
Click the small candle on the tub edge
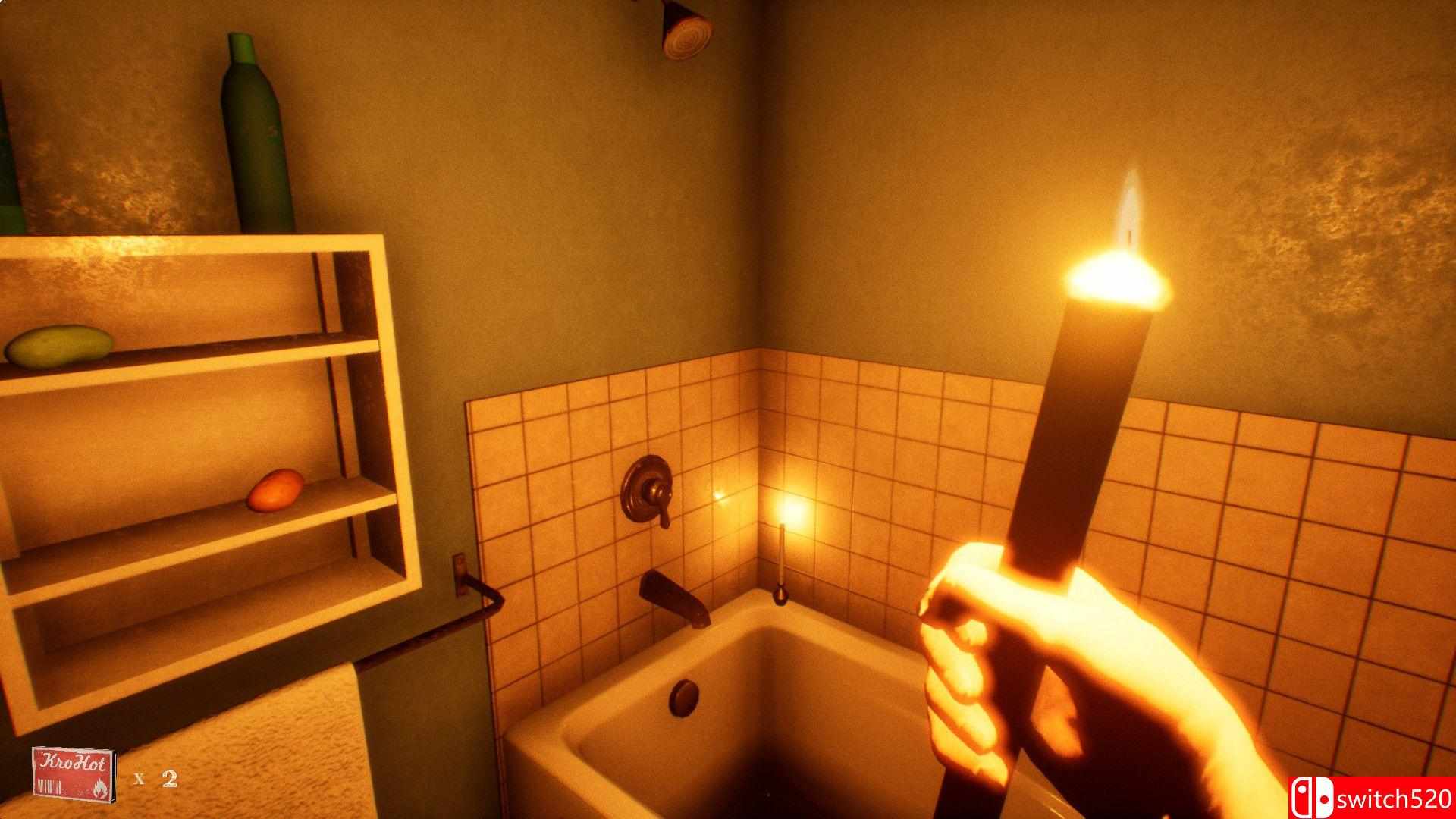coord(781,554)
